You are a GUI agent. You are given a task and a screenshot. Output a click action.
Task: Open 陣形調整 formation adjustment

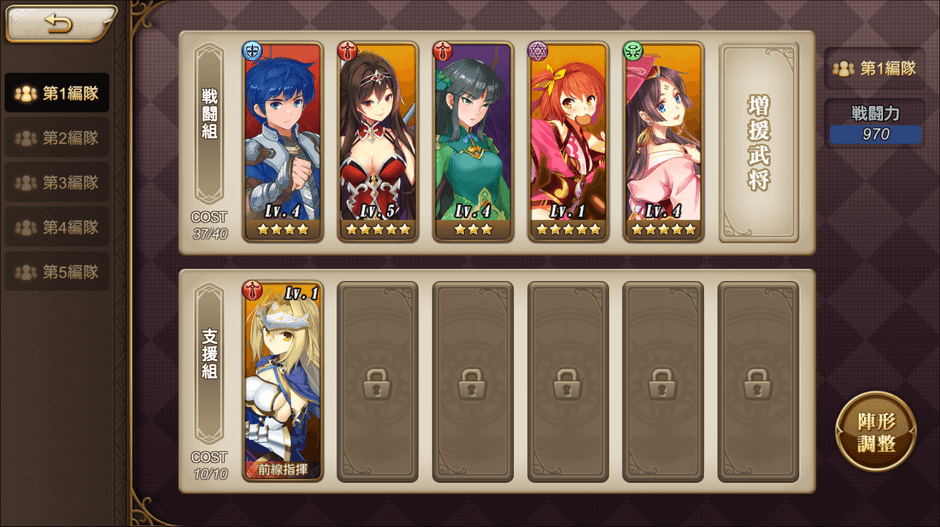(874, 432)
